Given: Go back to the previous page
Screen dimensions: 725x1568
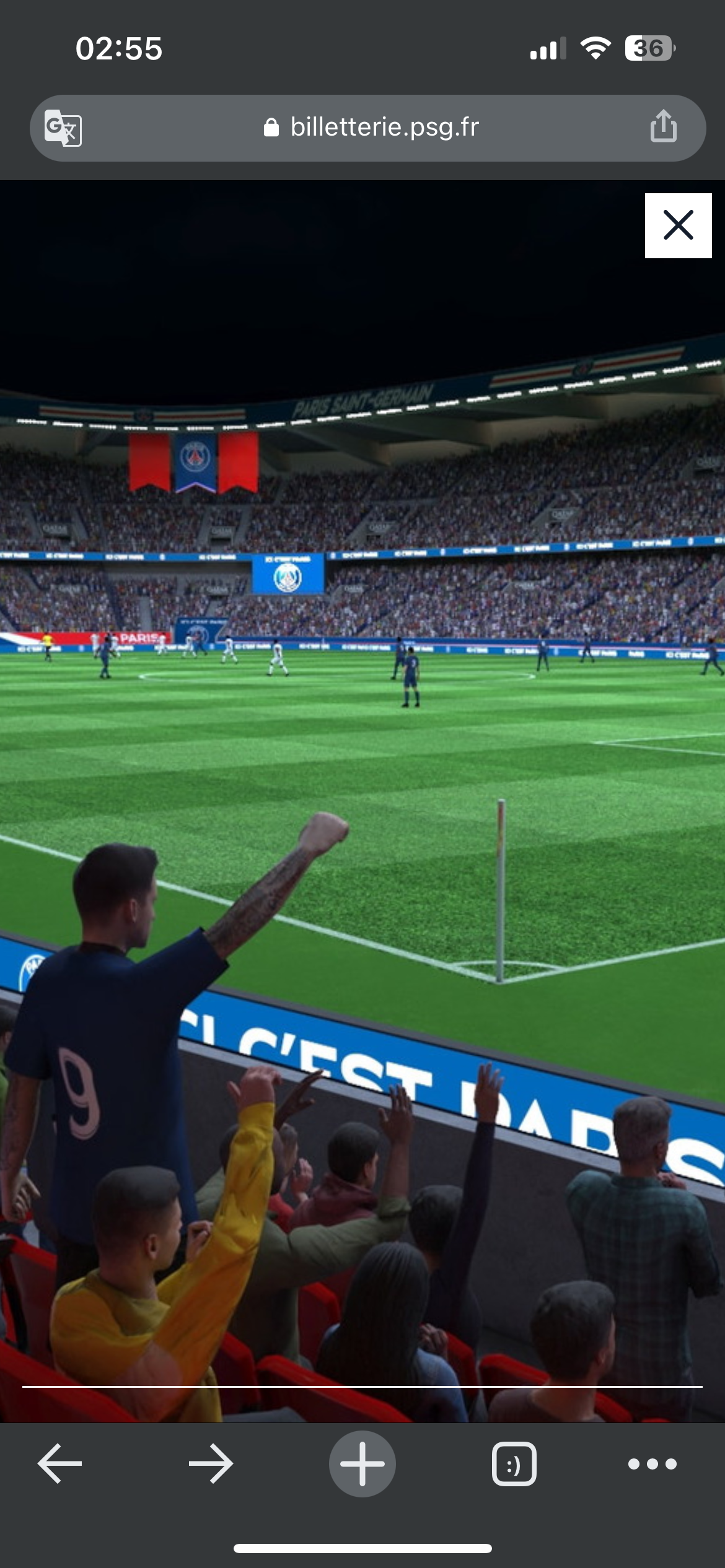Looking at the screenshot, I should pyautogui.click(x=59, y=1464).
